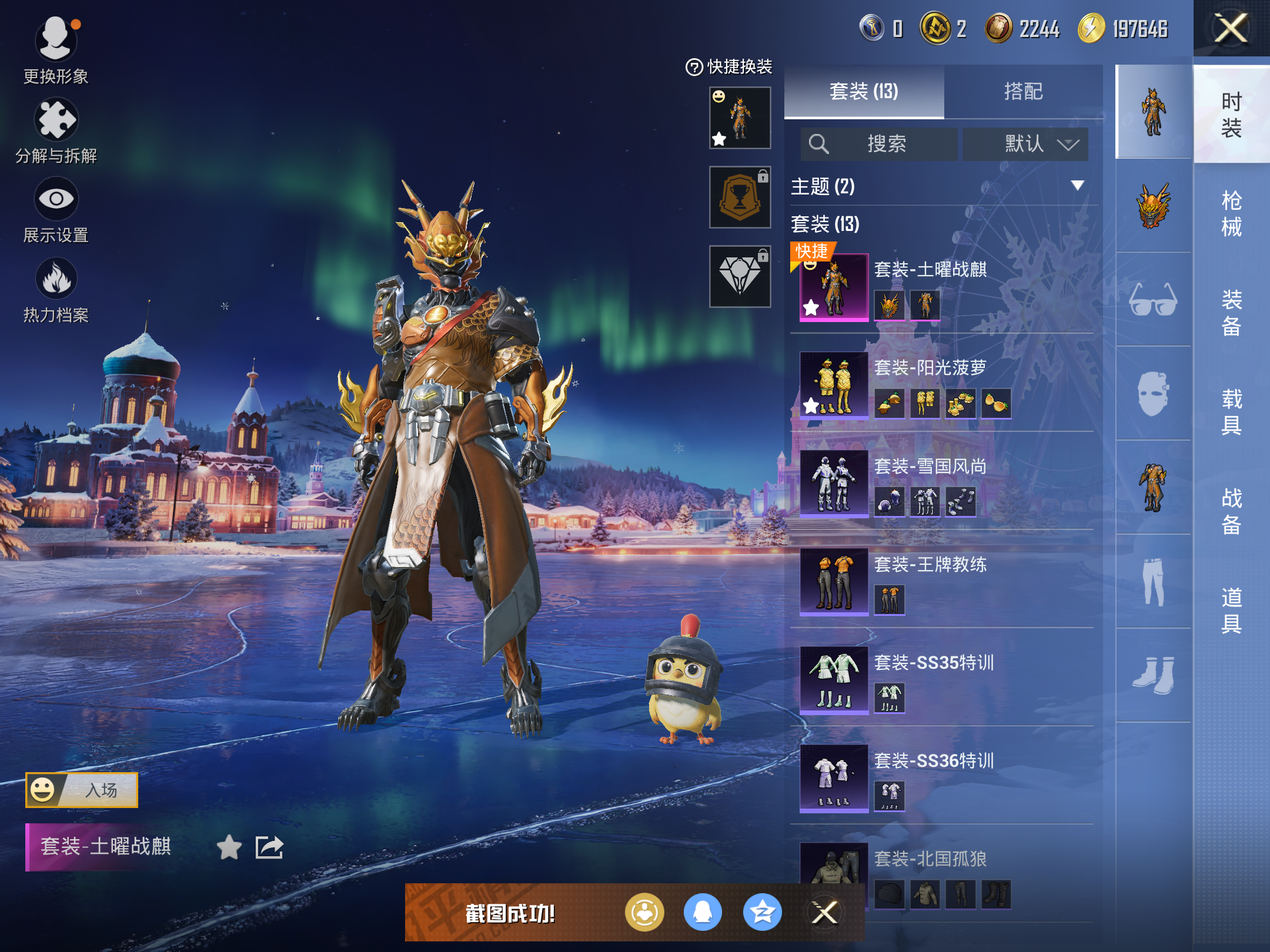The width and height of the screenshot is (1270, 952).
Task: Switch to the 载具 category
Action: (1231, 411)
